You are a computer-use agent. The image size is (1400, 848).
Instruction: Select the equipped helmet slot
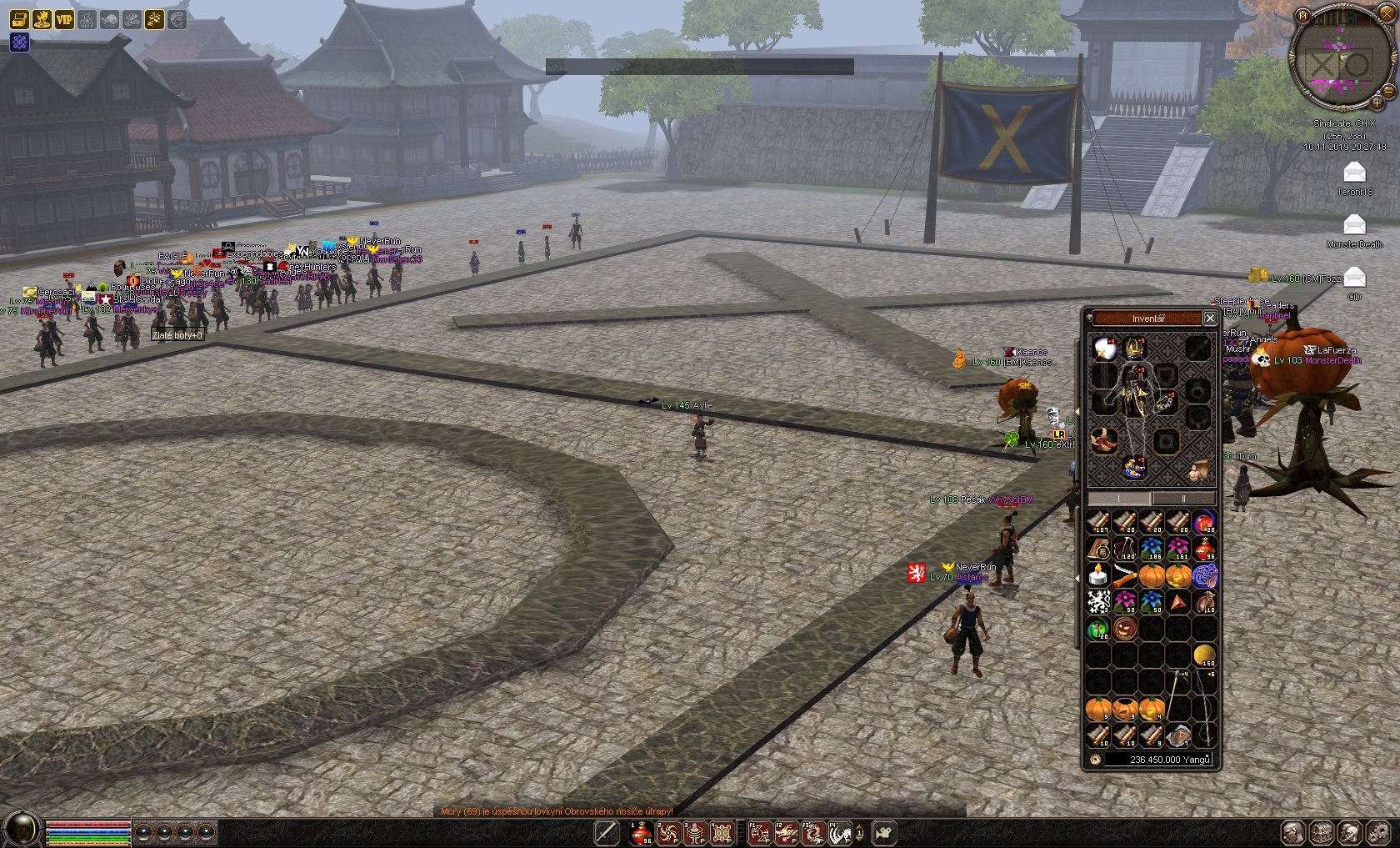[x=1134, y=347]
